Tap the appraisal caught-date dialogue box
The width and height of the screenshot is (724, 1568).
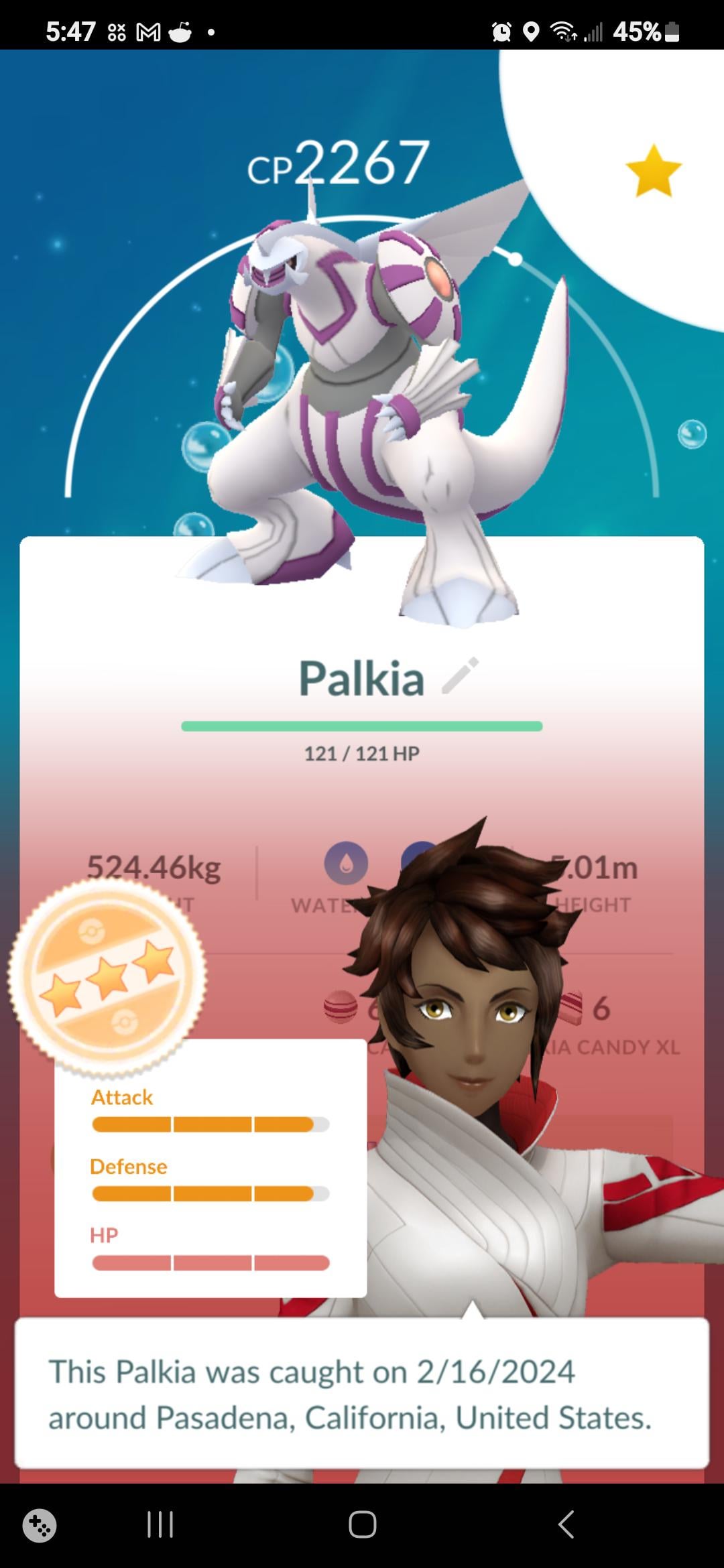coord(362,1394)
